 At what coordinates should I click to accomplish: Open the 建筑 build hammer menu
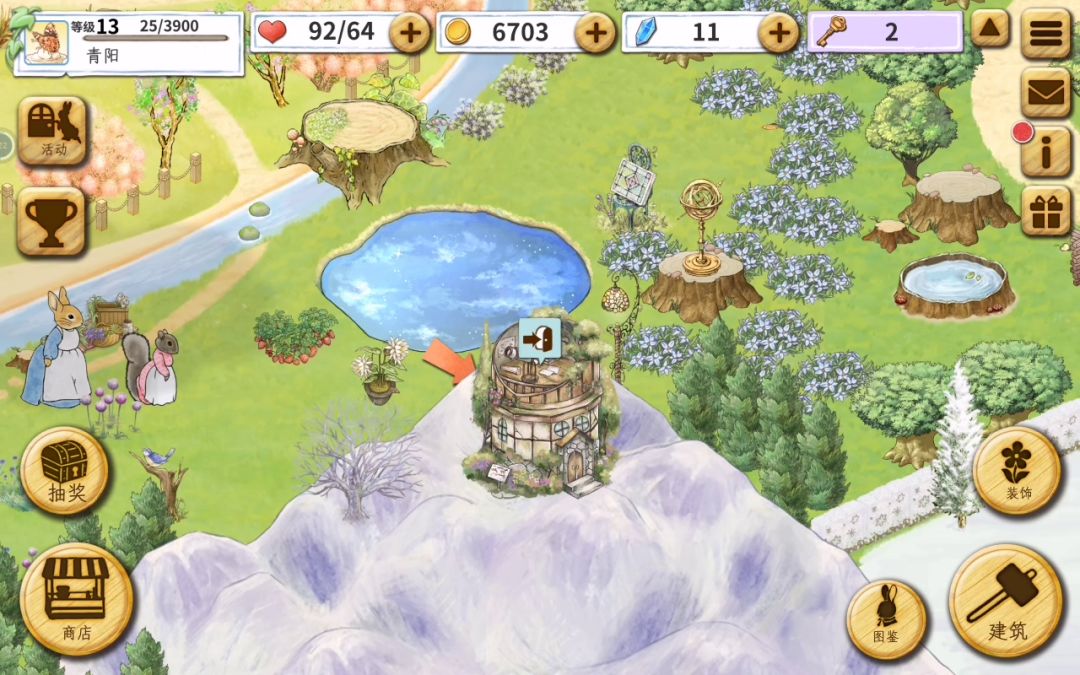1005,600
